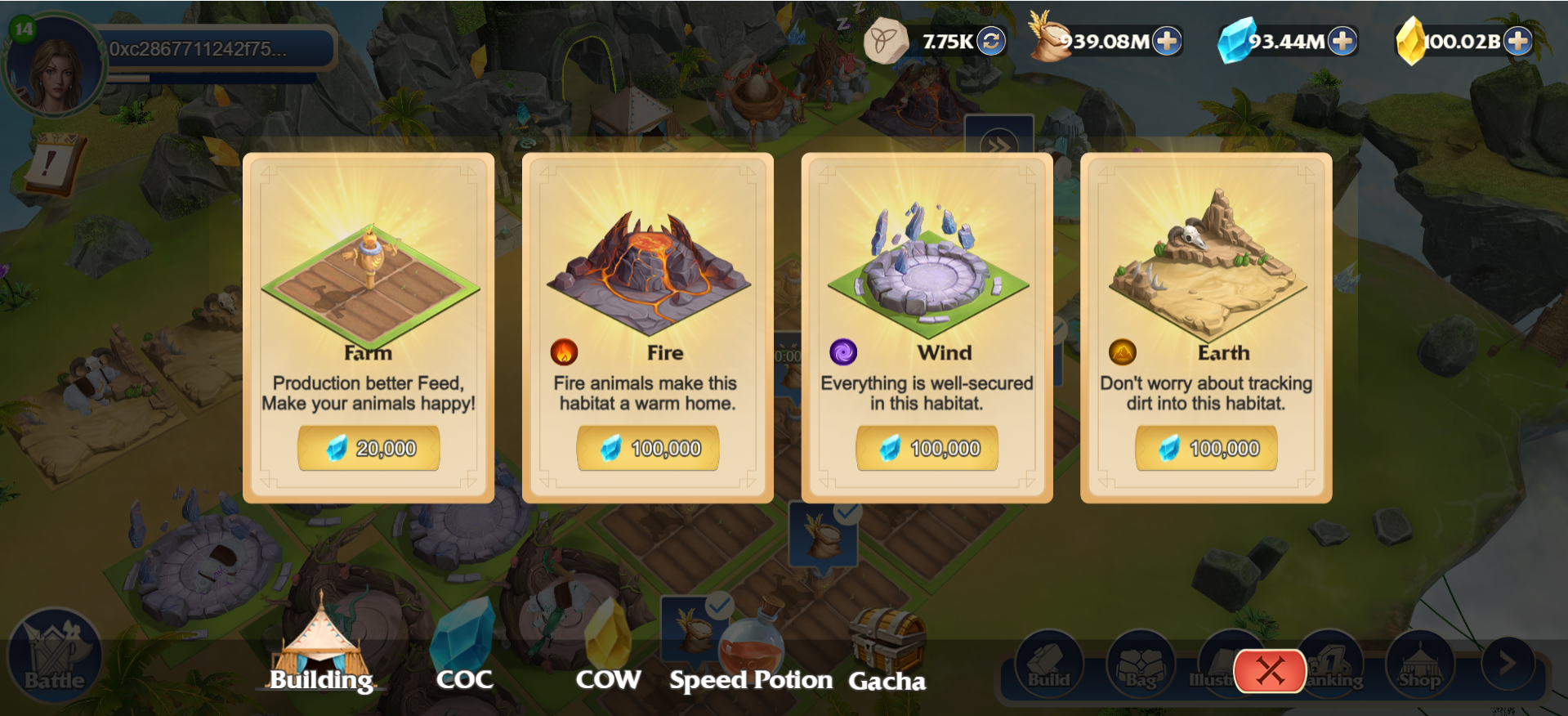Select the Earth desert habitat card
The width and height of the screenshot is (1568, 716).
click(x=1207, y=270)
